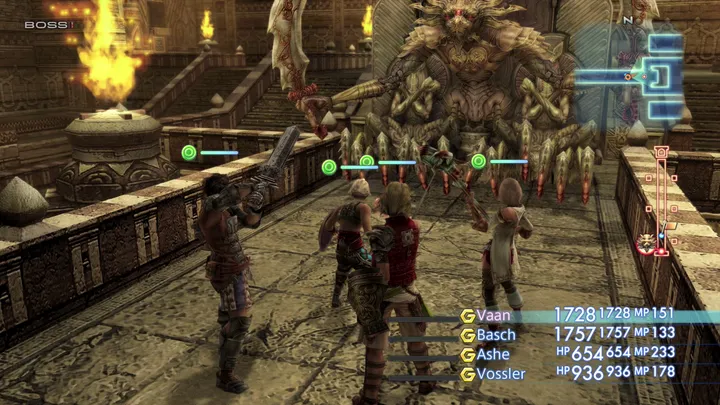Choose Ashe's party row
Image resolution: width=720 pixels, height=405 pixels.
[494, 354]
